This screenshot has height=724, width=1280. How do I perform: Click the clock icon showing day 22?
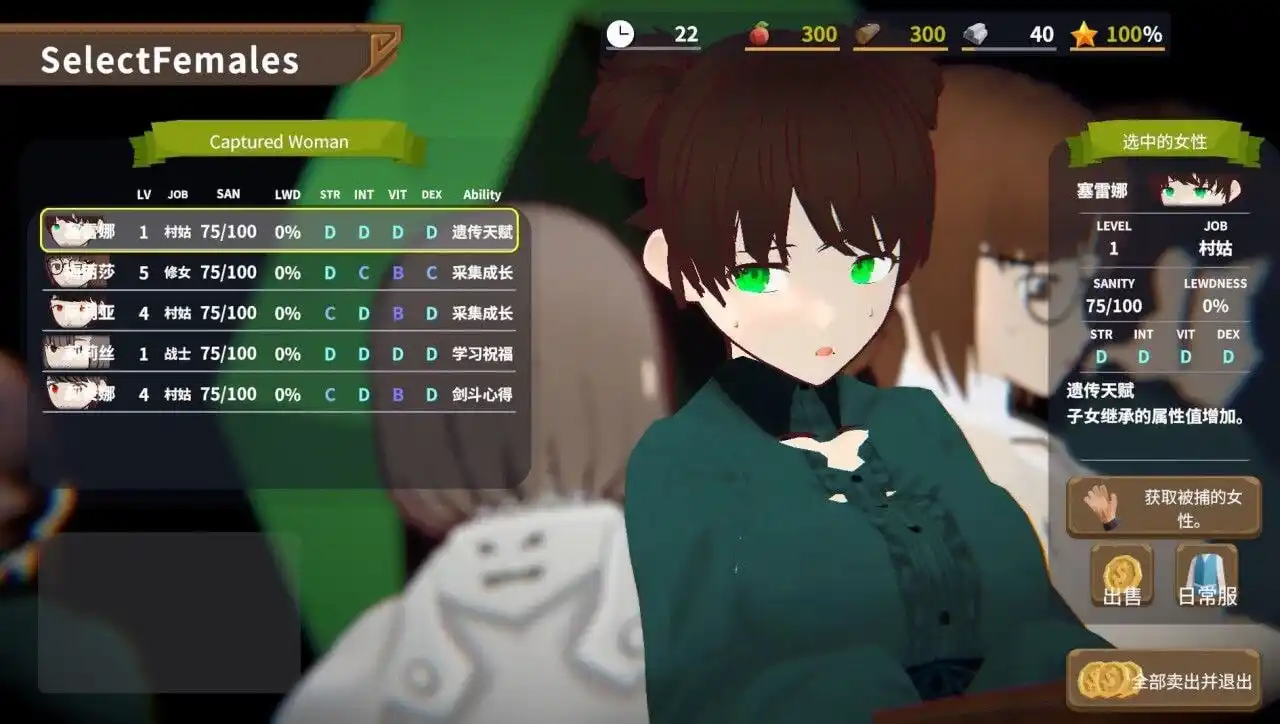pos(622,33)
